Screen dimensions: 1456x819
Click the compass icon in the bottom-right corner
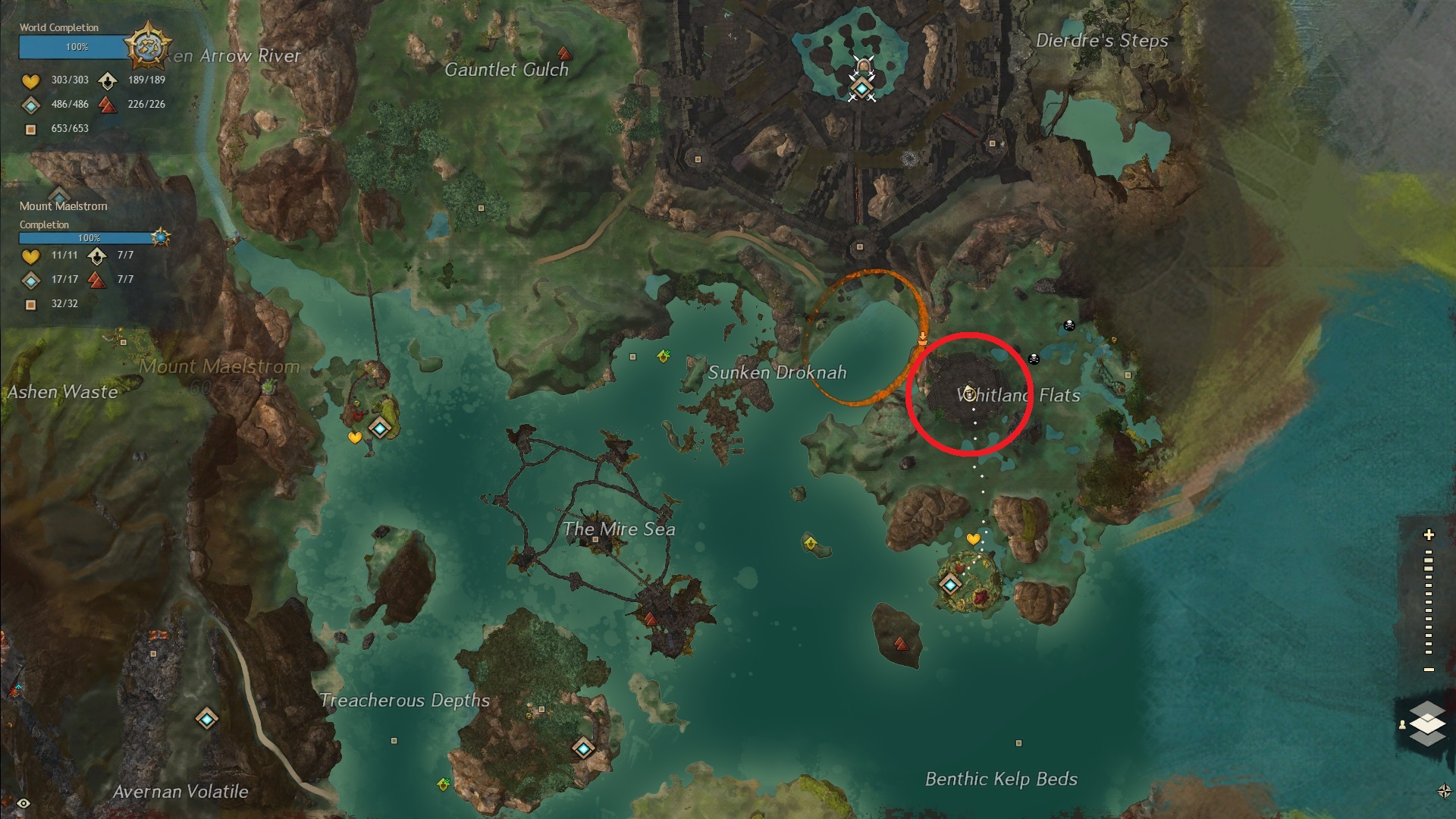pyautogui.click(x=1444, y=791)
